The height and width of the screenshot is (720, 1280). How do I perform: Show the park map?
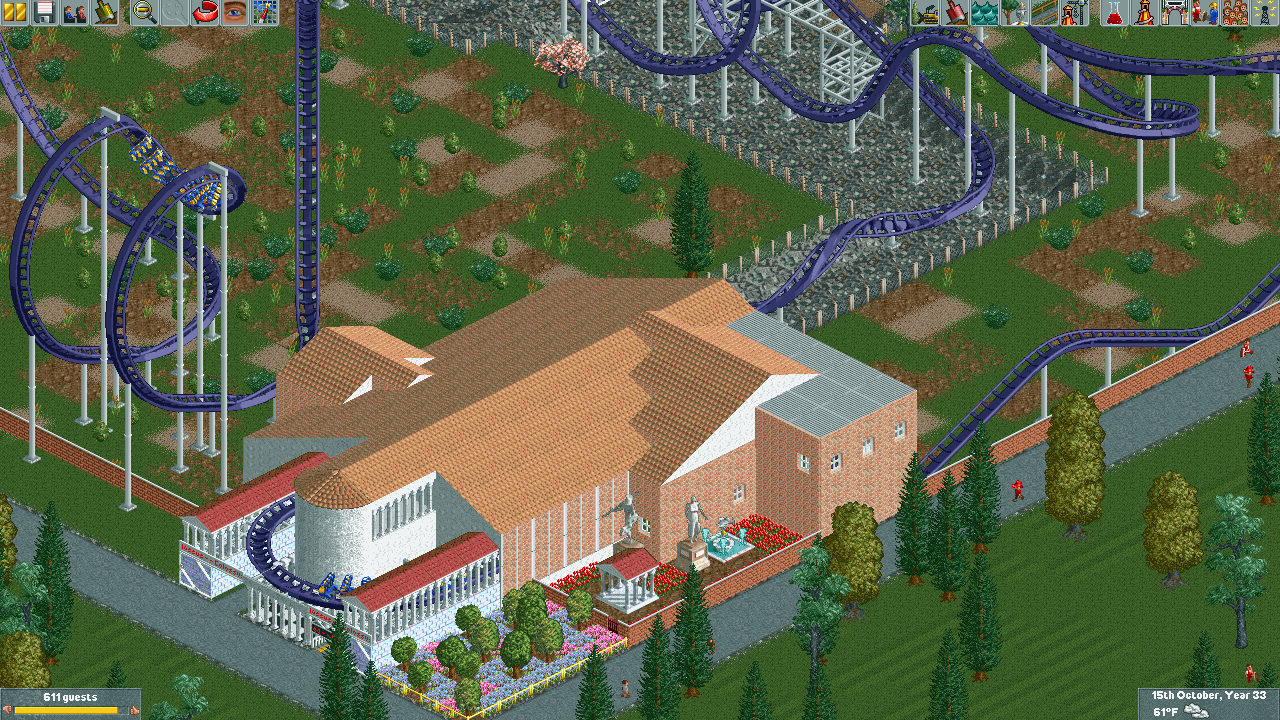point(265,12)
